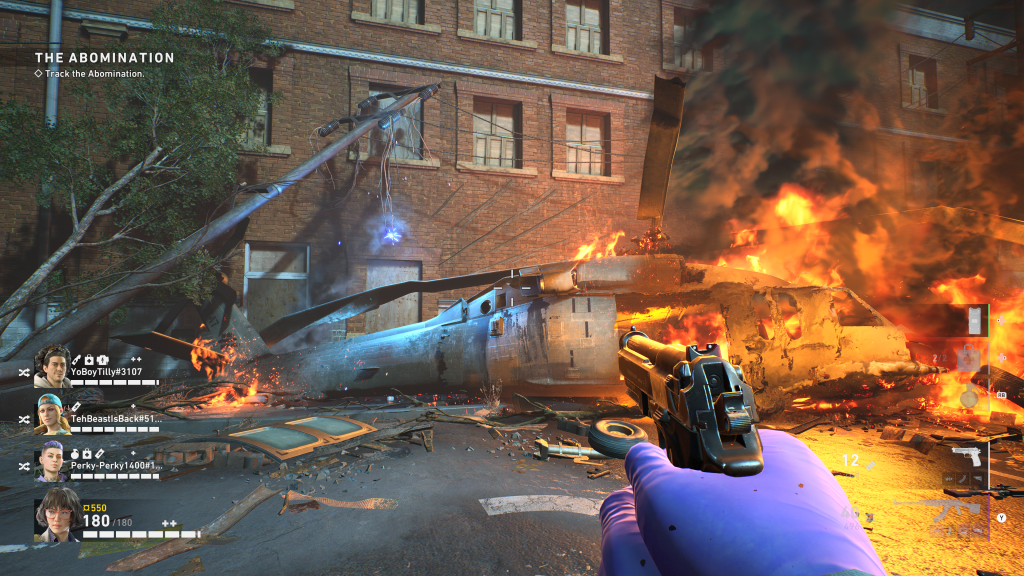1024x576 pixels.
Task: Select the top quick-item slot in the inventory
Action: (x=973, y=321)
